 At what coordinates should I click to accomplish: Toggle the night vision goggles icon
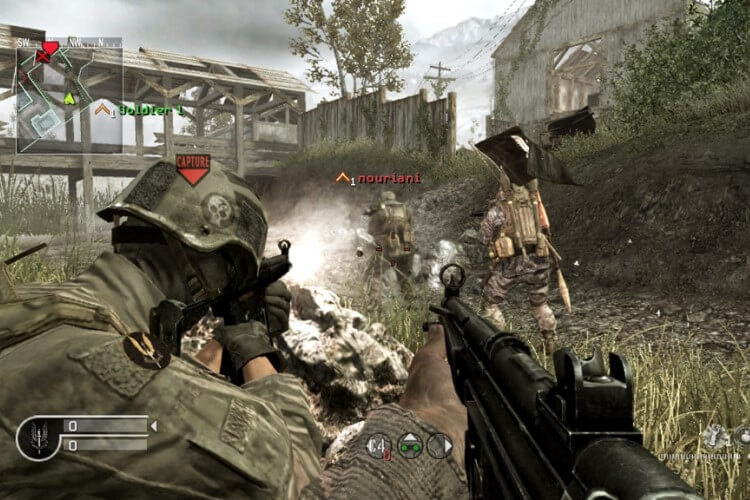coord(410,445)
